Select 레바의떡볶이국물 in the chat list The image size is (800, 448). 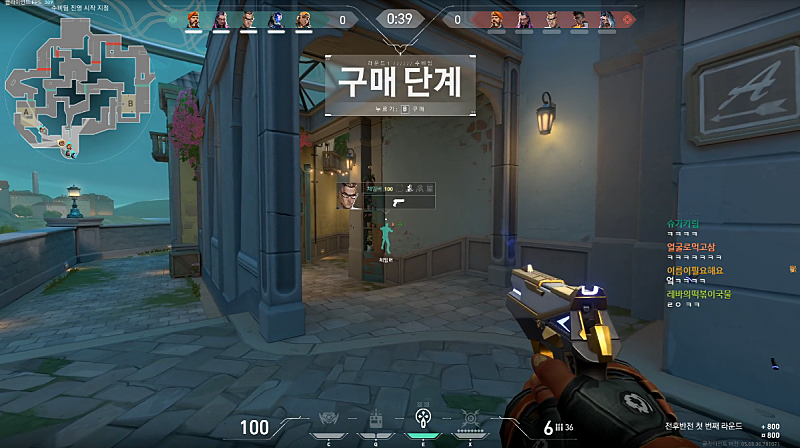699,294
